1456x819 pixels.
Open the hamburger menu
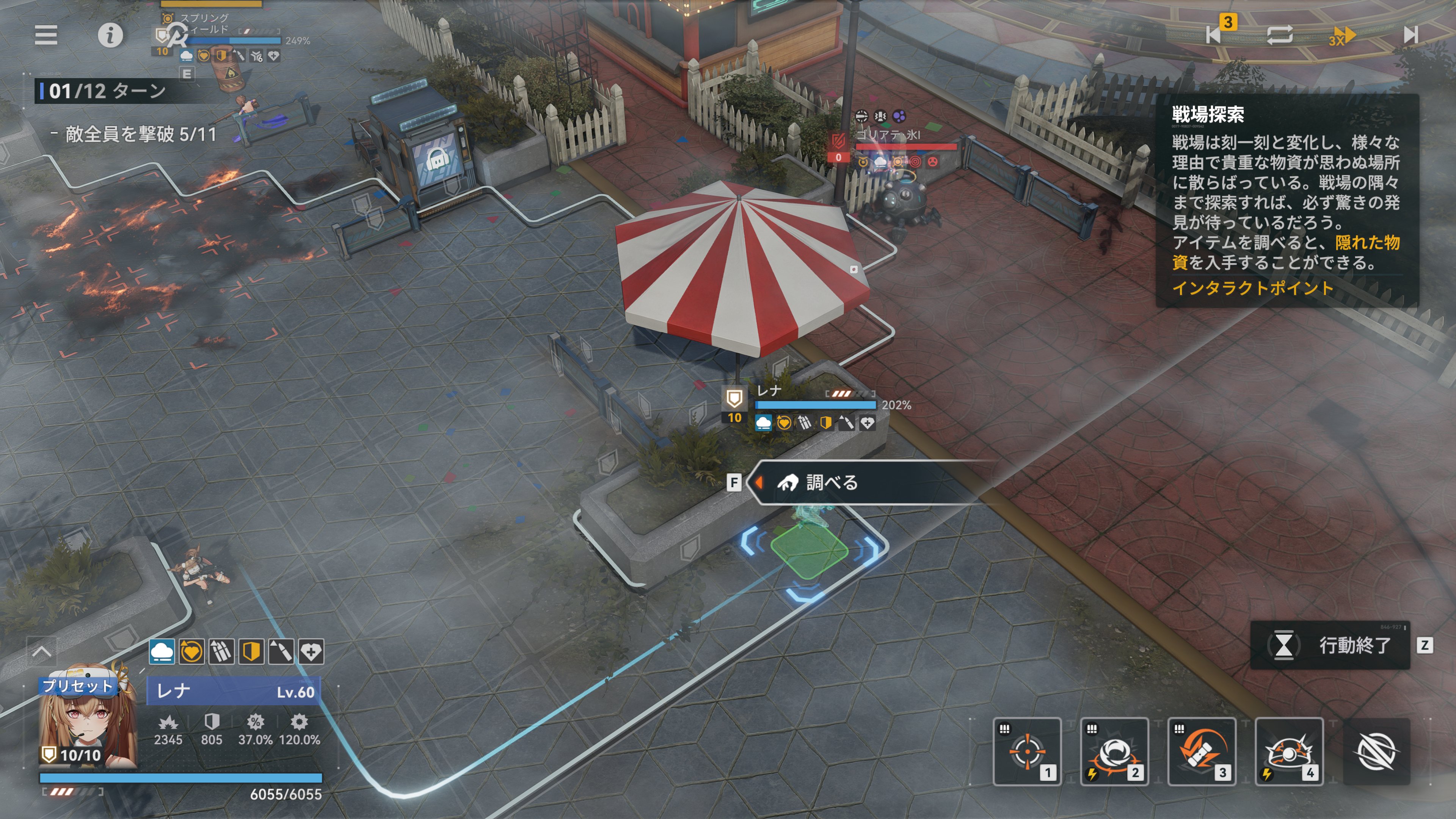(x=46, y=35)
